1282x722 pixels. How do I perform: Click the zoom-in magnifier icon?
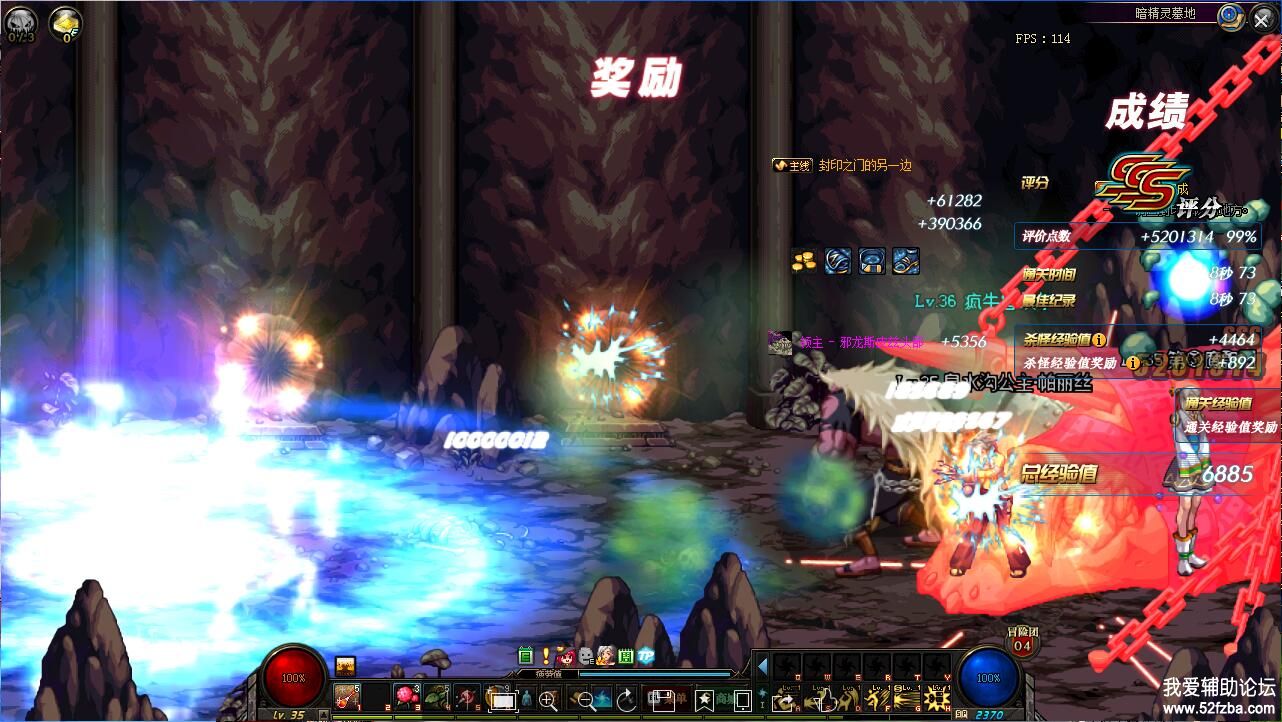[x=548, y=699]
